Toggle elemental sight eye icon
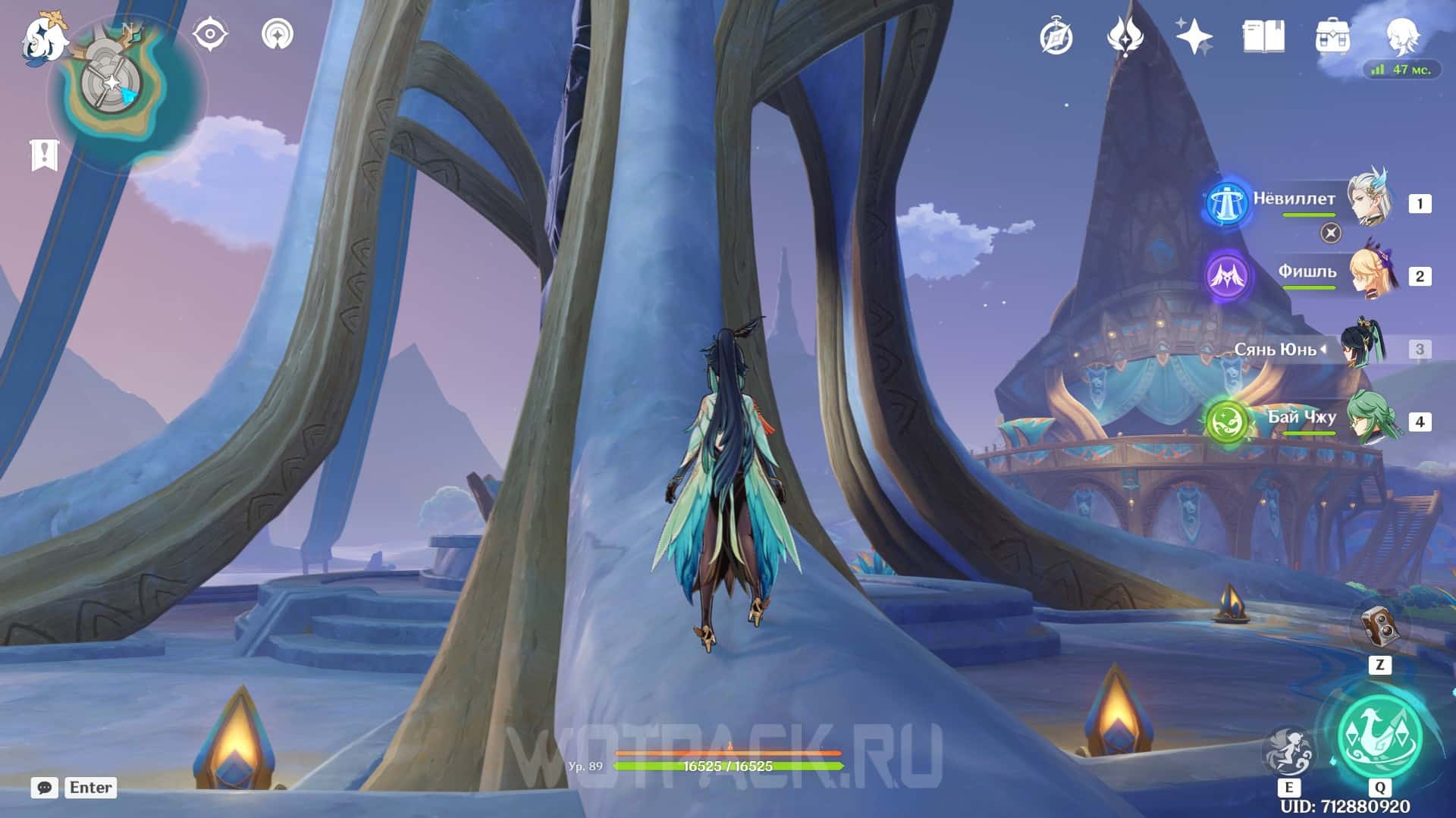 210,35
